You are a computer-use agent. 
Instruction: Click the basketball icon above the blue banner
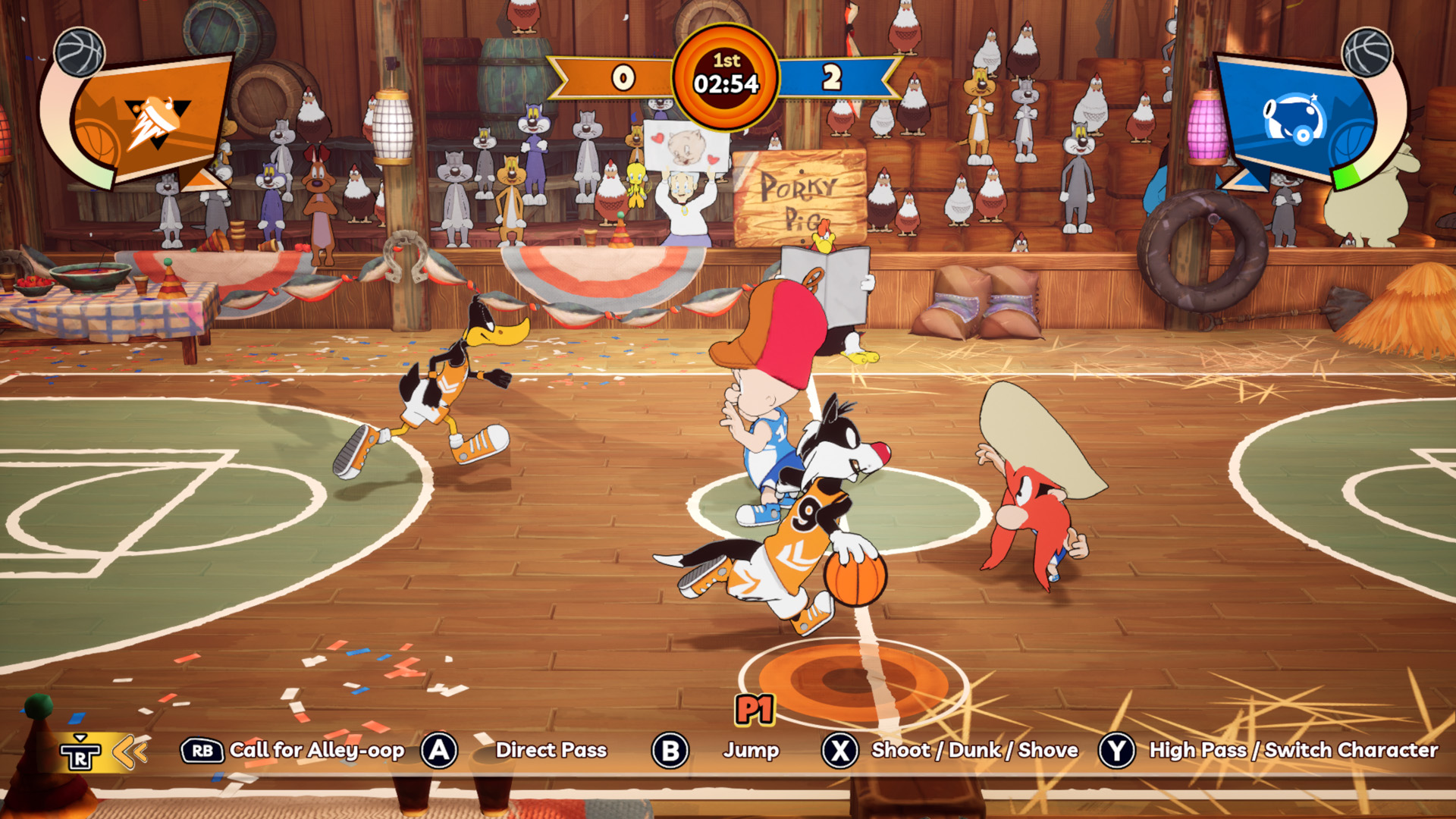coord(1367,52)
